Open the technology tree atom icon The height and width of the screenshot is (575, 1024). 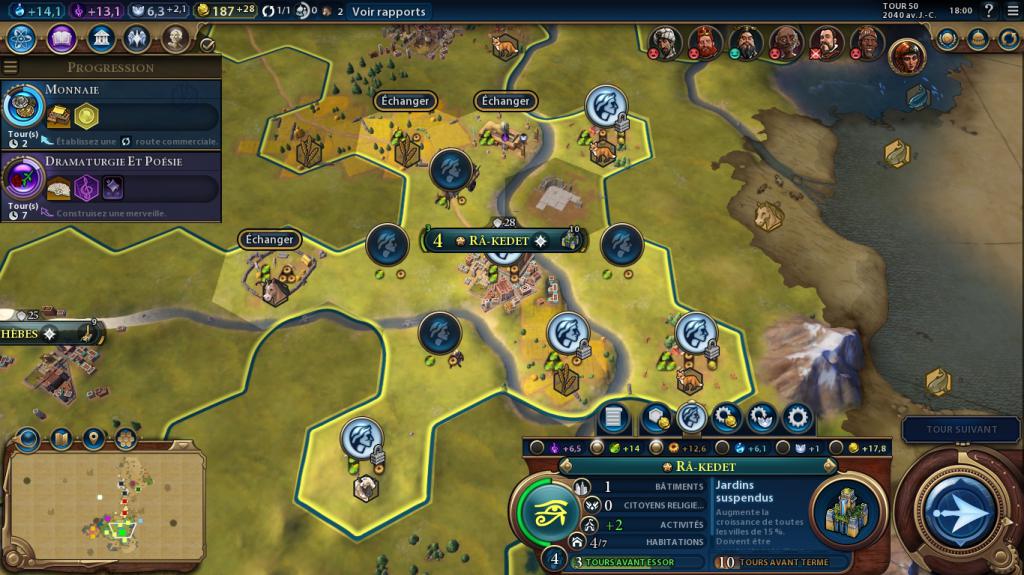21,39
